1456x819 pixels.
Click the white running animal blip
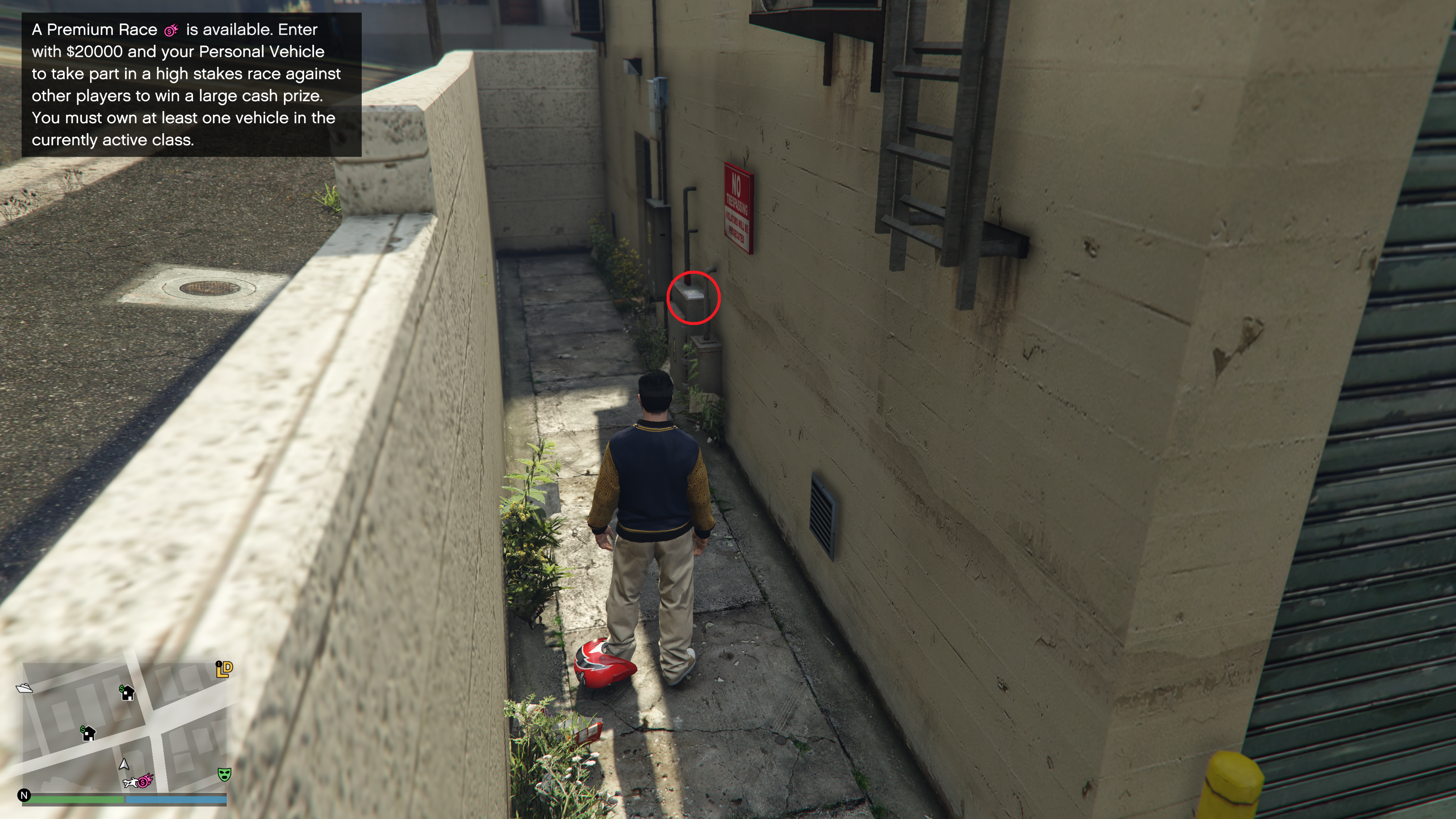tap(130, 783)
